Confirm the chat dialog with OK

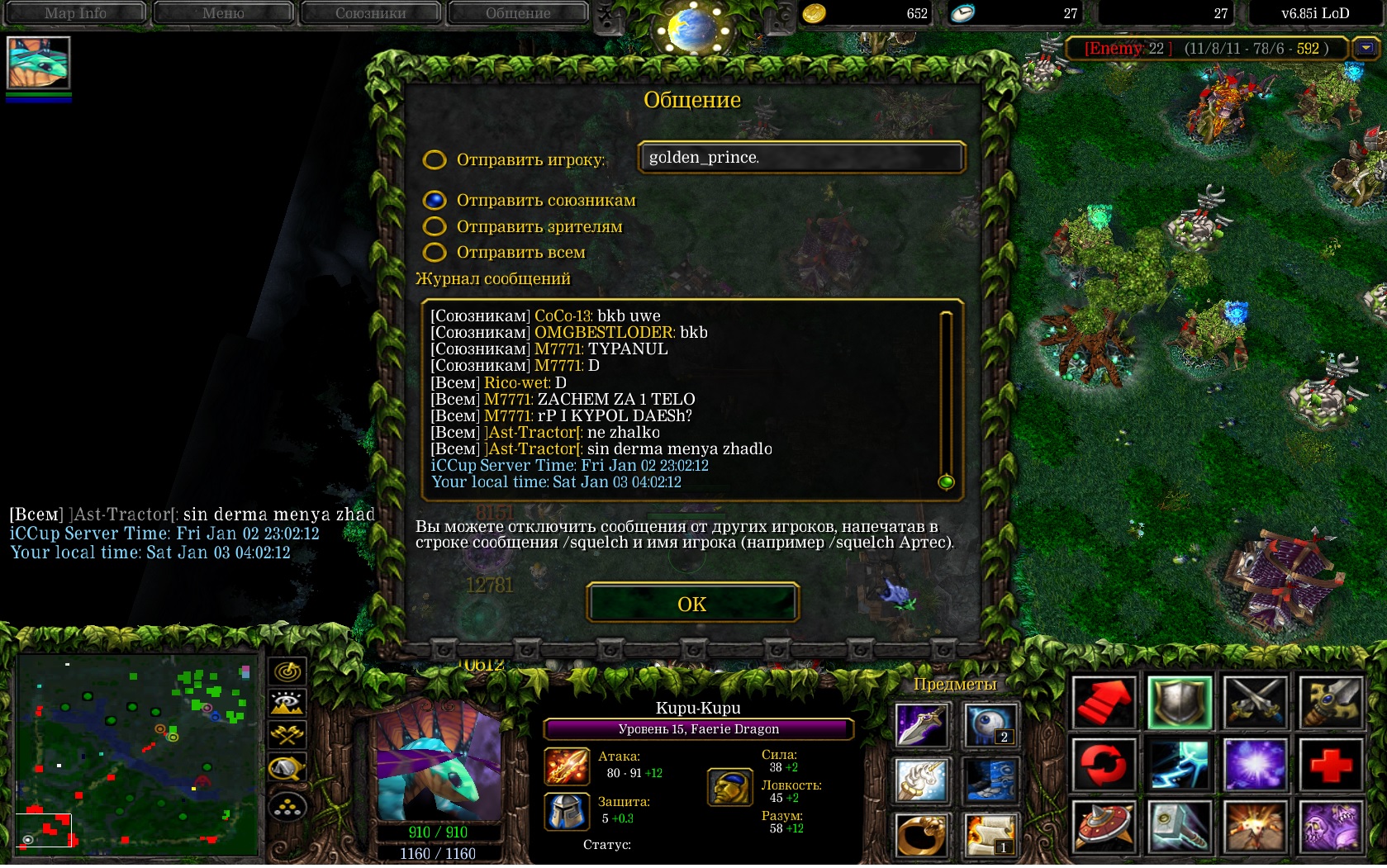click(x=692, y=604)
